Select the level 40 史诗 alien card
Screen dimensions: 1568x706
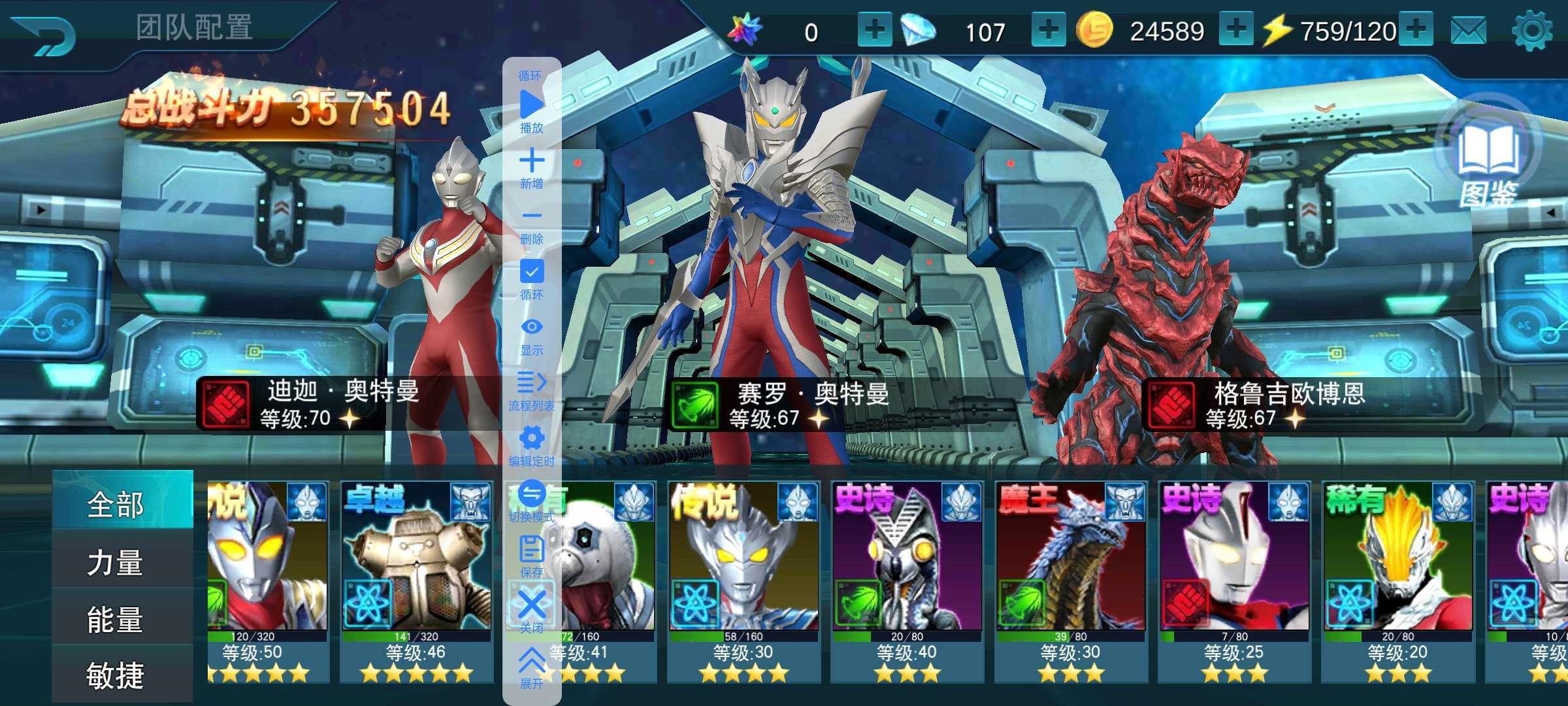(x=907, y=575)
